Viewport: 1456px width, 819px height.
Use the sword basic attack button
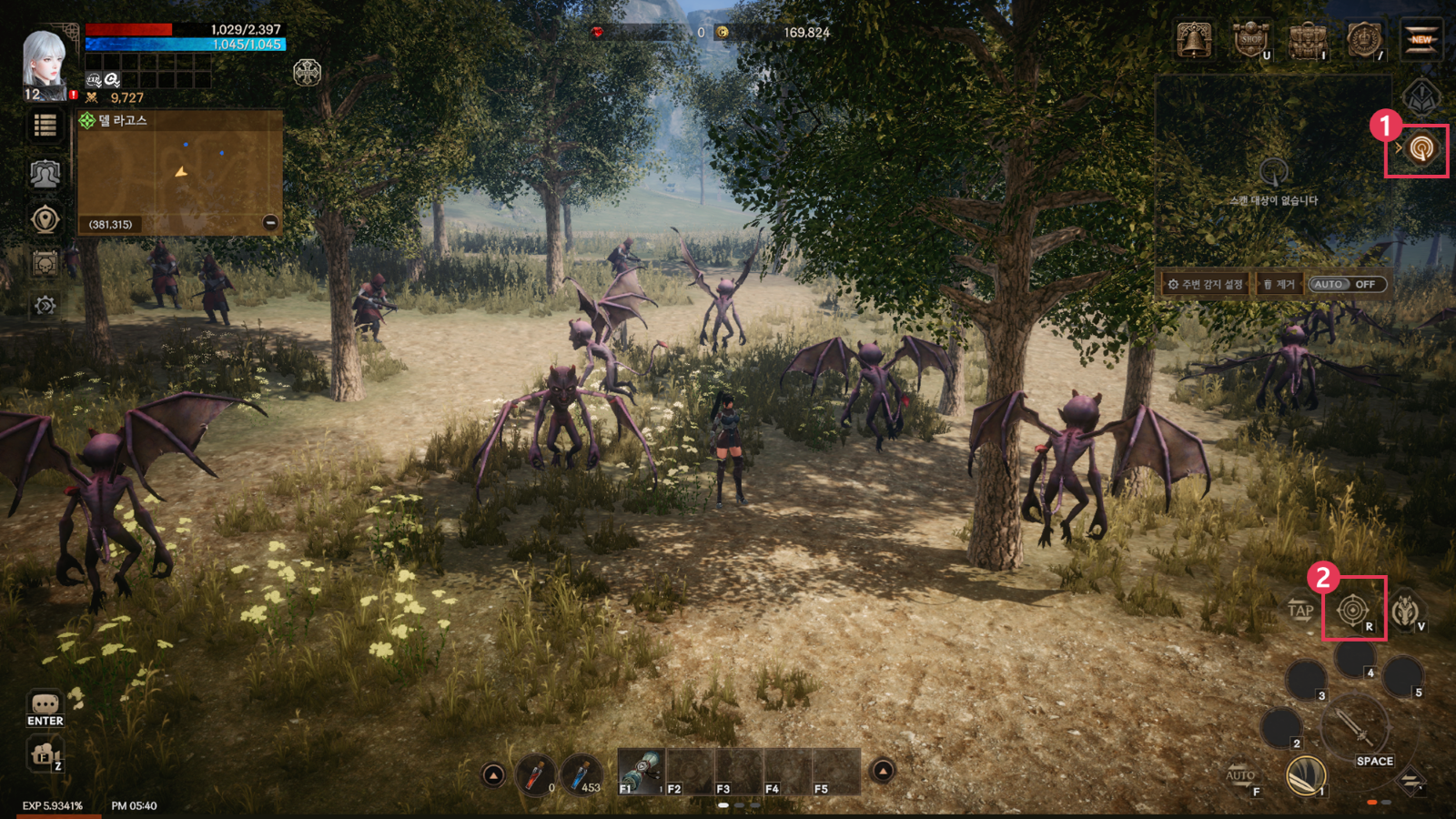pos(1355,728)
